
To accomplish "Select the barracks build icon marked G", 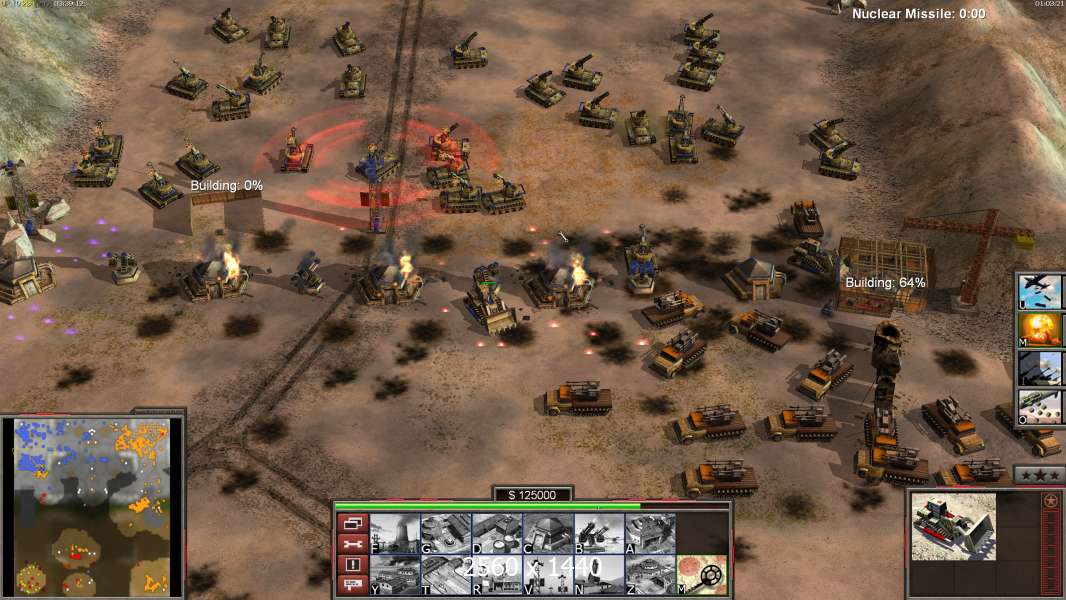I will click(446, 533).
